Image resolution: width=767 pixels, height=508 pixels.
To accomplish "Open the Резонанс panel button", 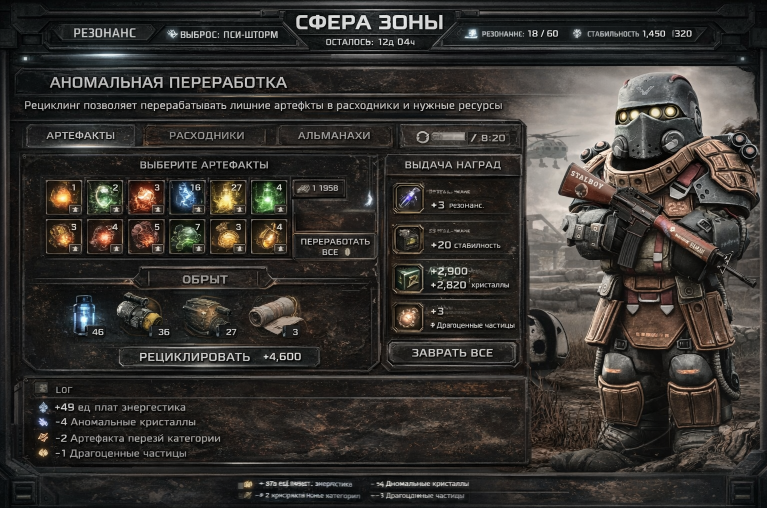I will point(102,32).
